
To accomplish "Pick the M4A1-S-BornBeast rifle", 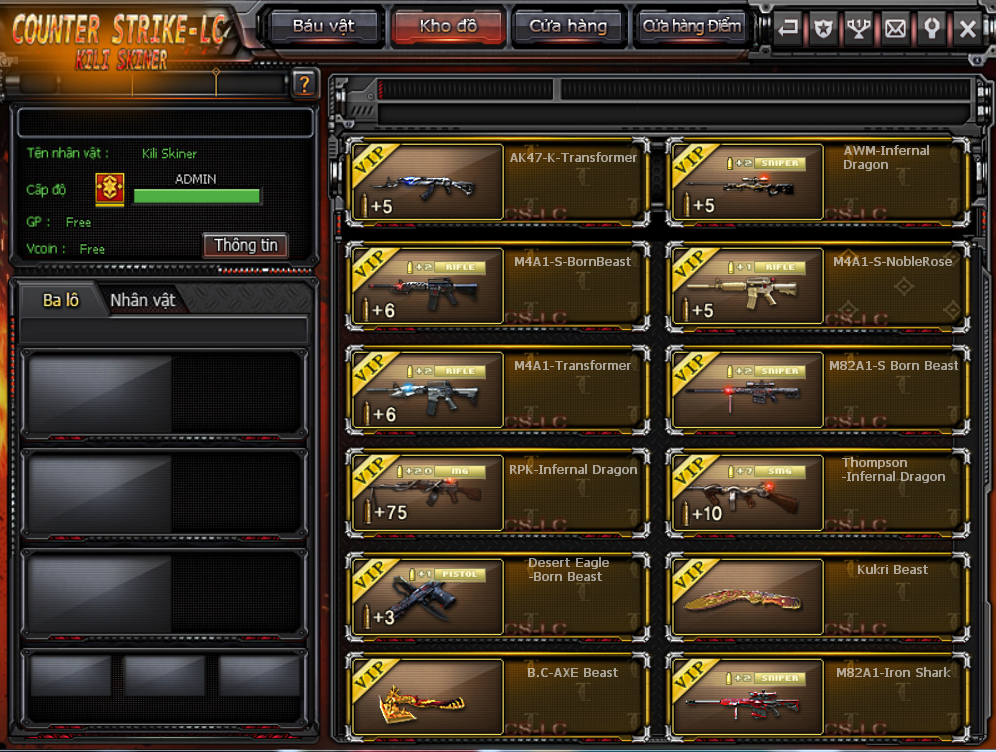I will tap(427, 286).
